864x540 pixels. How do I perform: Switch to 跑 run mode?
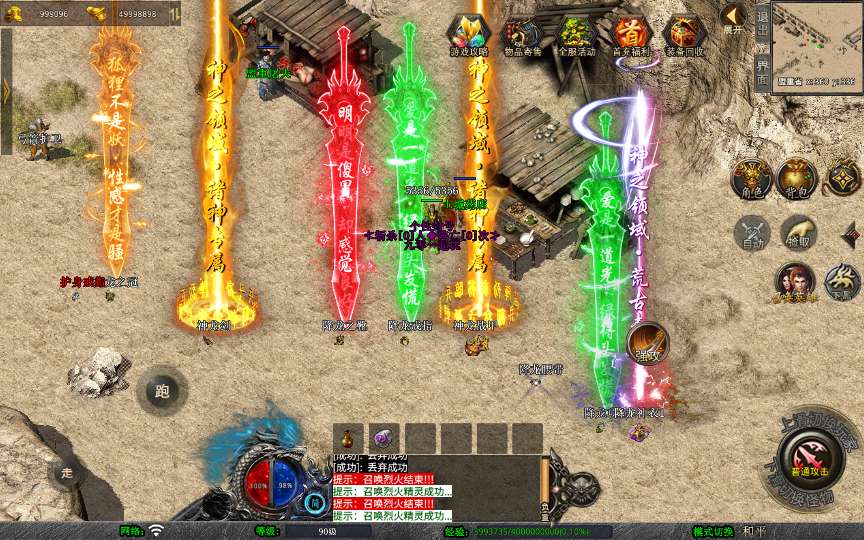click(x=162, y=391)
